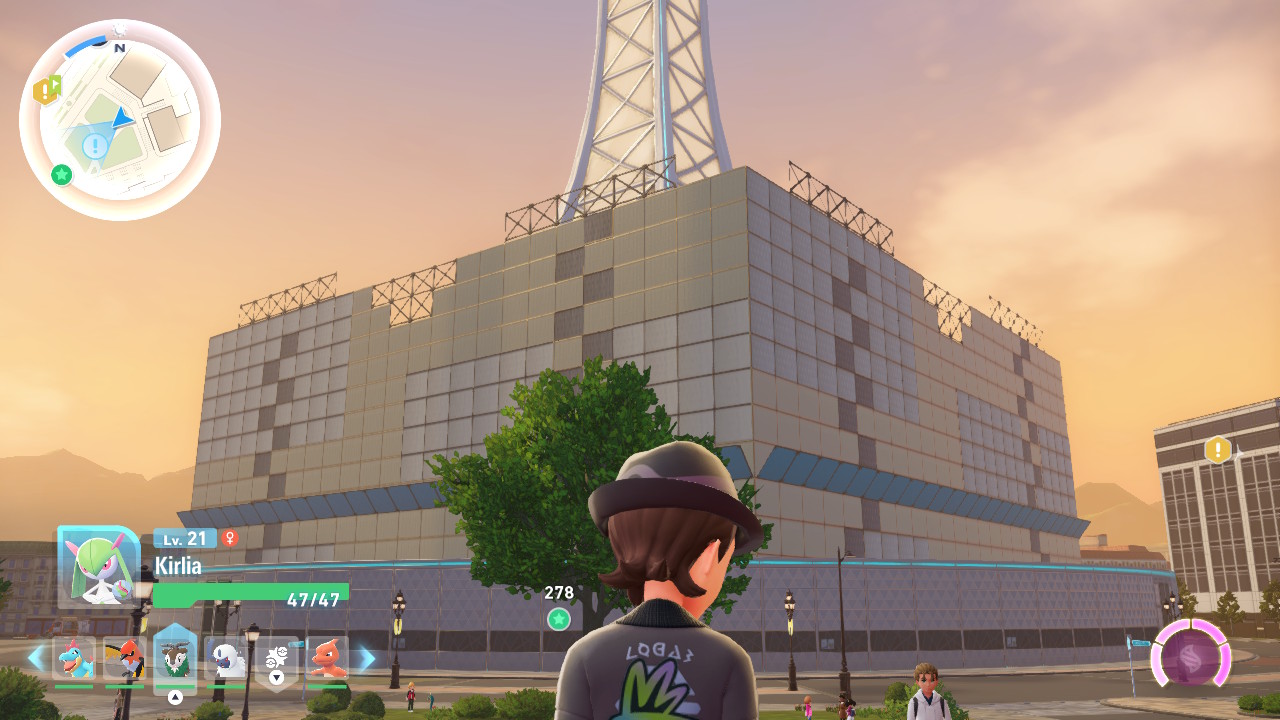Choose Totodile in the party bar

(x=74, y=658)
